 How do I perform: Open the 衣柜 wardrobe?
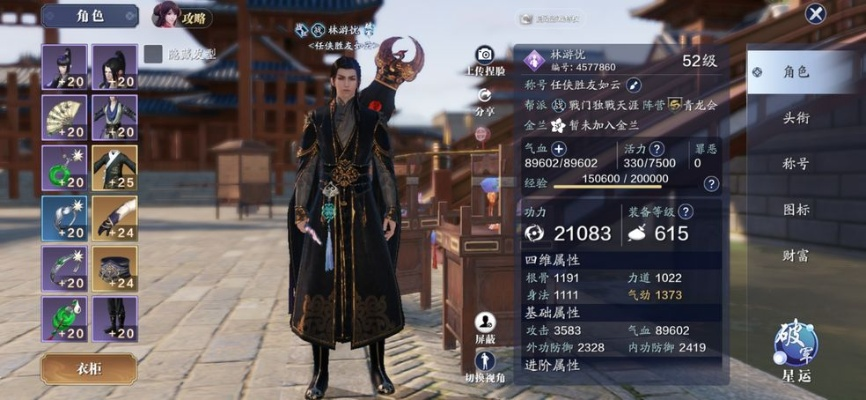[x=89, y=368]
